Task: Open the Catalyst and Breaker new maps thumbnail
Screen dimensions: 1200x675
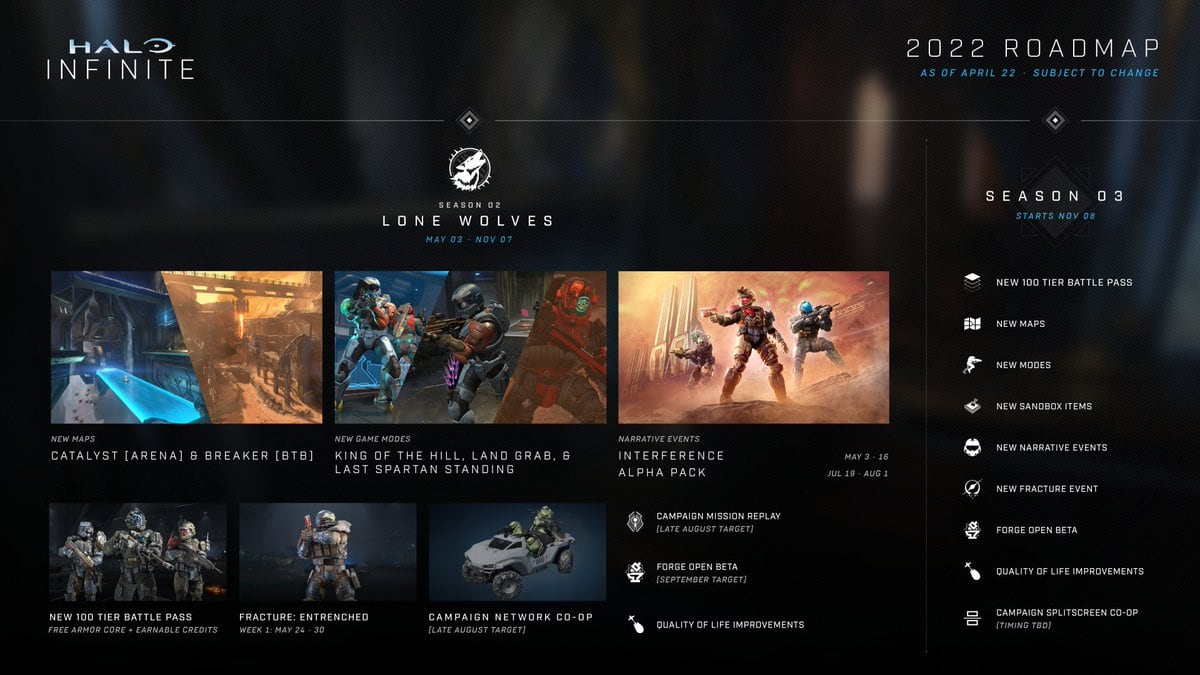Action: [x=186, y=347]
